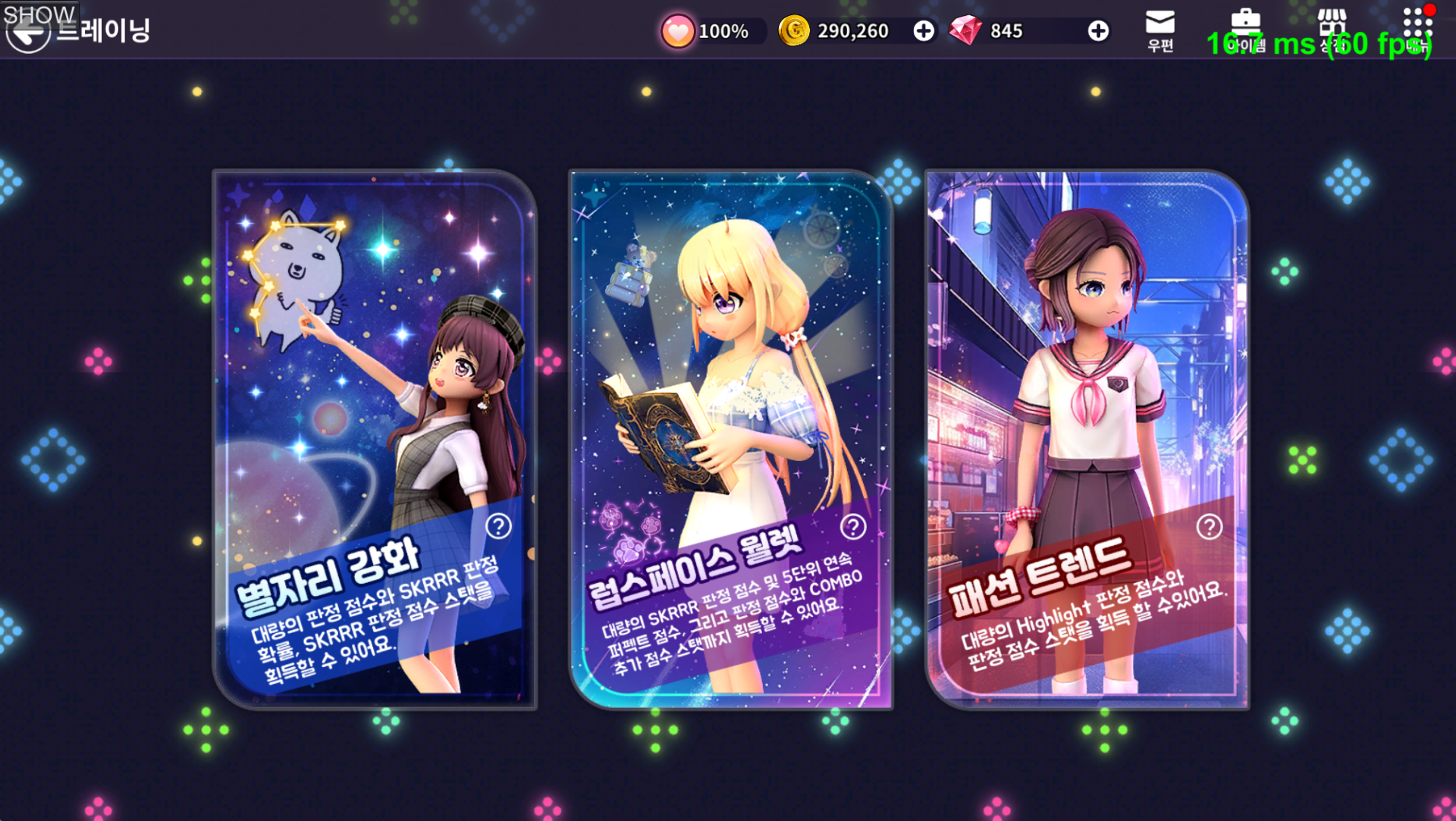Click the SHOW overlay label
This screenshot has width=1456, height=821.
coord(38,14)
